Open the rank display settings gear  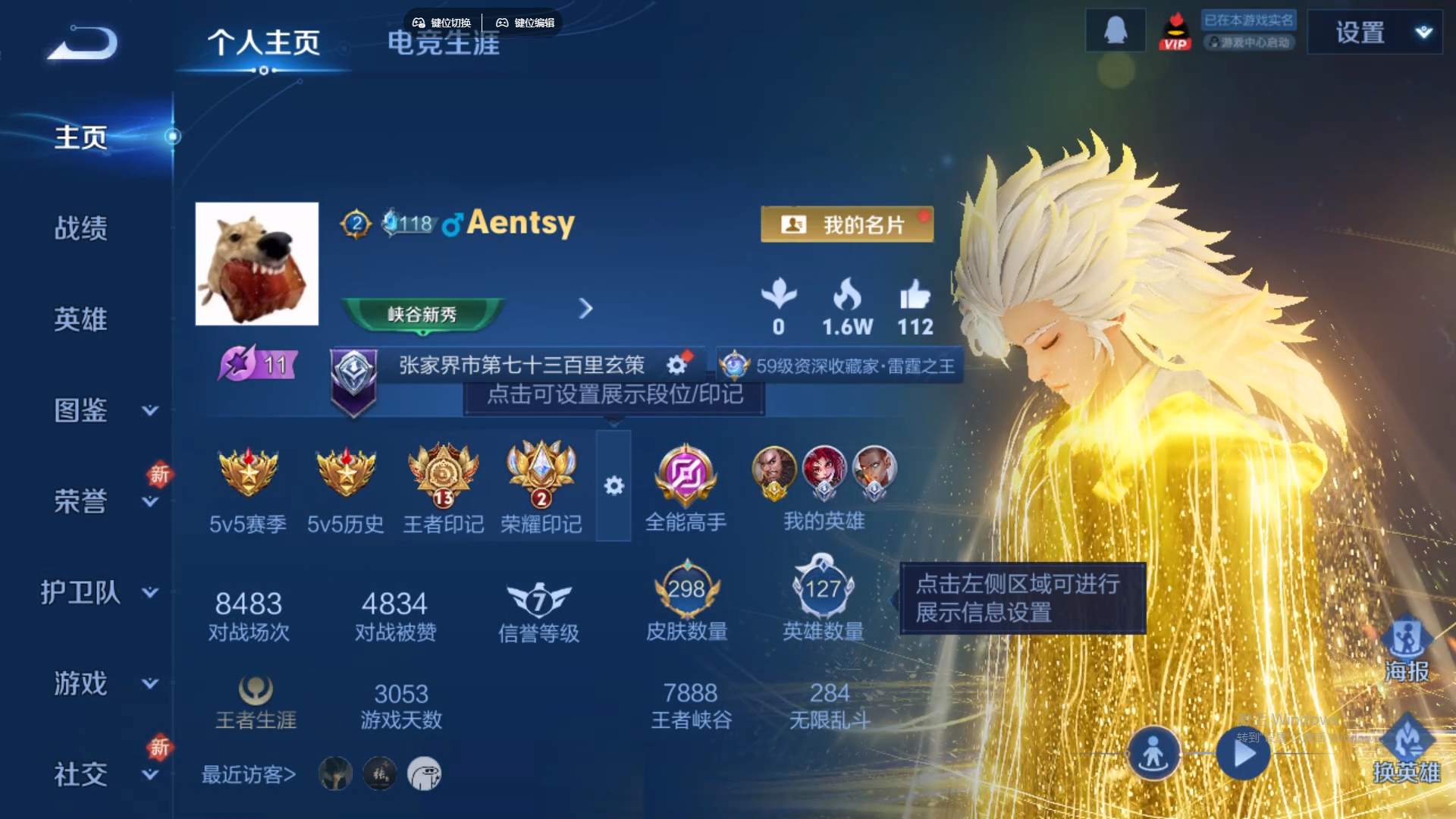pos(677,364)
